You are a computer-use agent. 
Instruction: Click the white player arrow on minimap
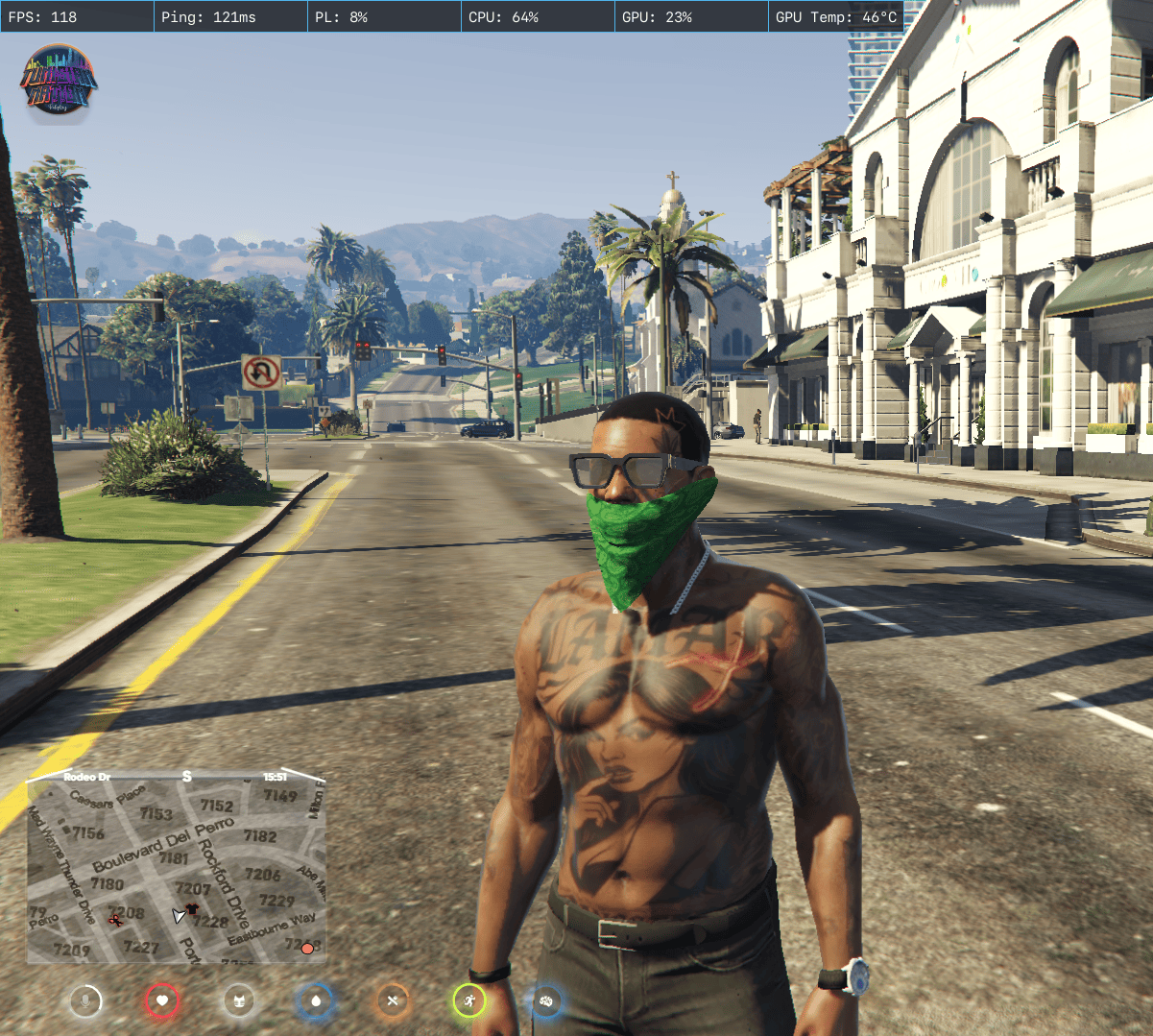[179, 916]
